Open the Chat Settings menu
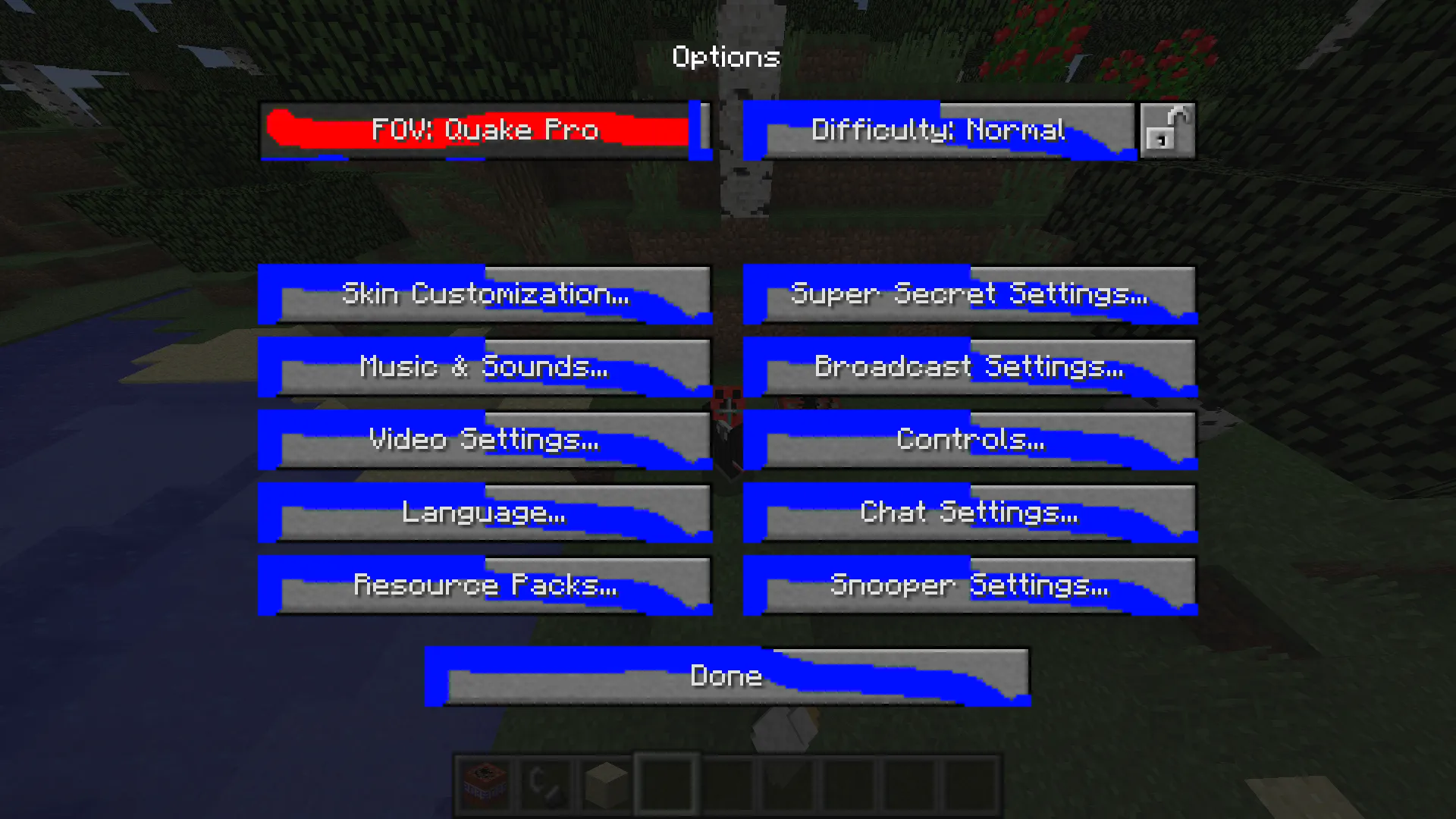The width and height of the screenshot is (1456, 819). tap(970, 513)
